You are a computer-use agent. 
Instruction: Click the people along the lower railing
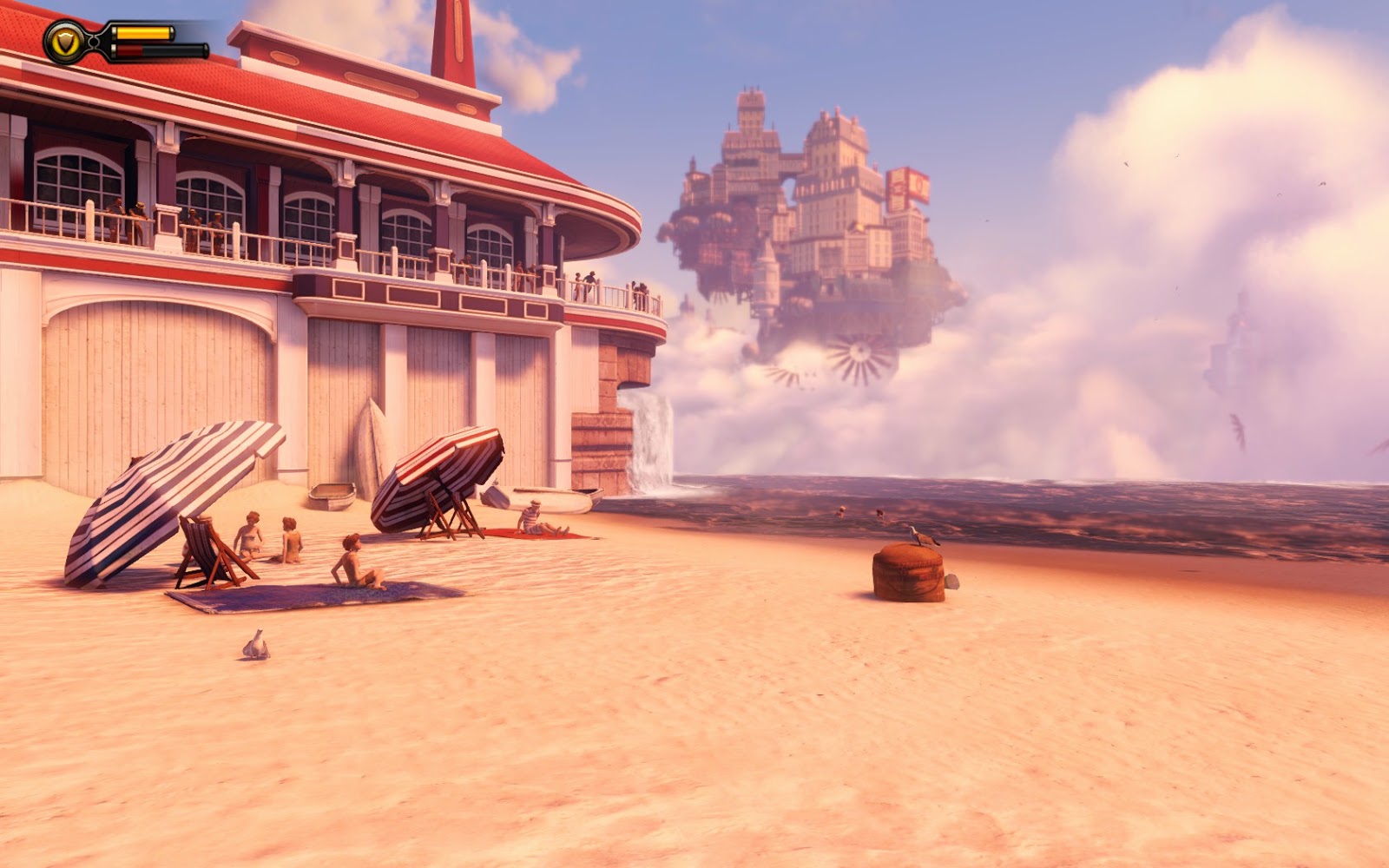599,286
